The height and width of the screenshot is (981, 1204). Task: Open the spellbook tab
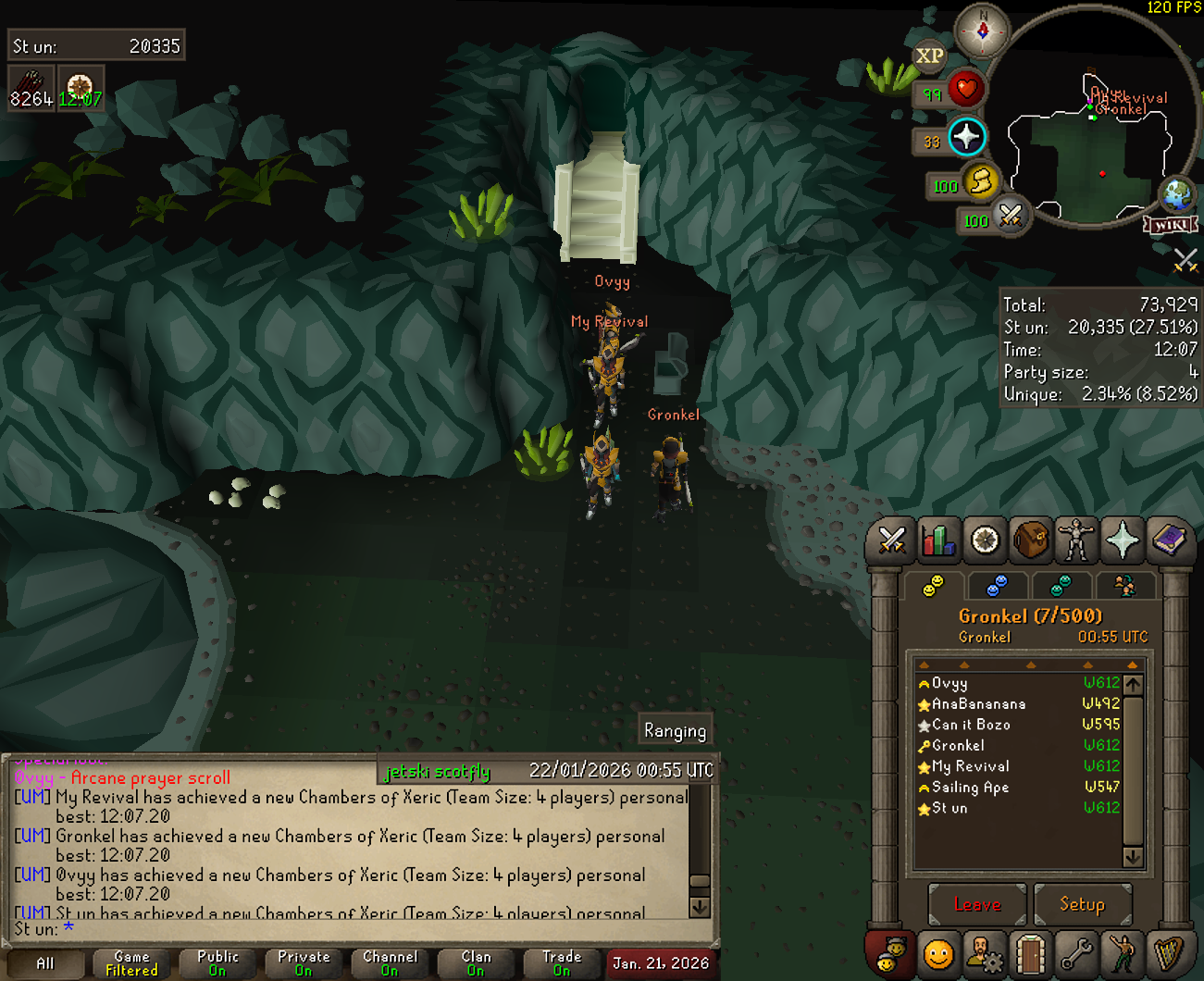pos(1169,540)
